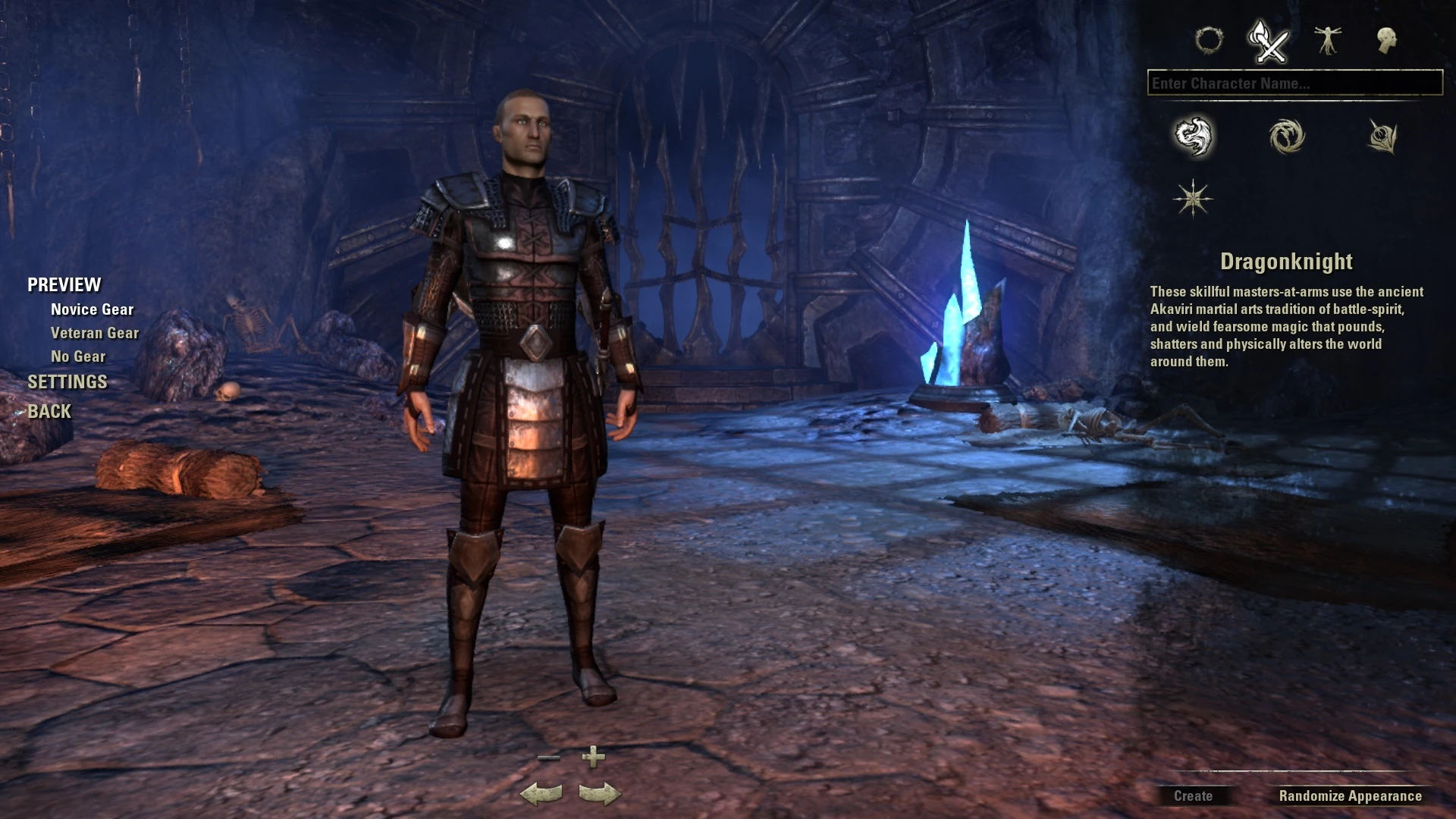
Task: Open the Settings menu entry
Action: 67,382
